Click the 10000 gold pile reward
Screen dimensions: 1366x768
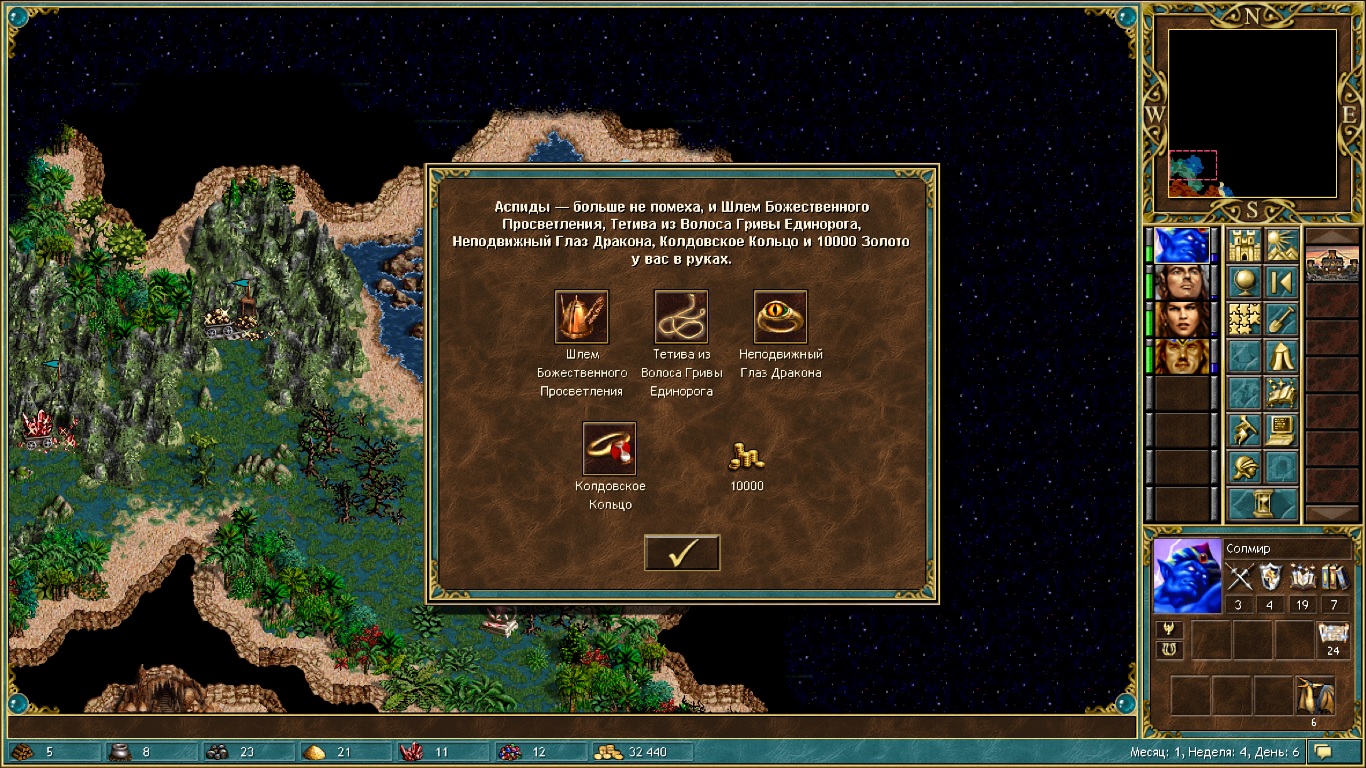point(746,457)
